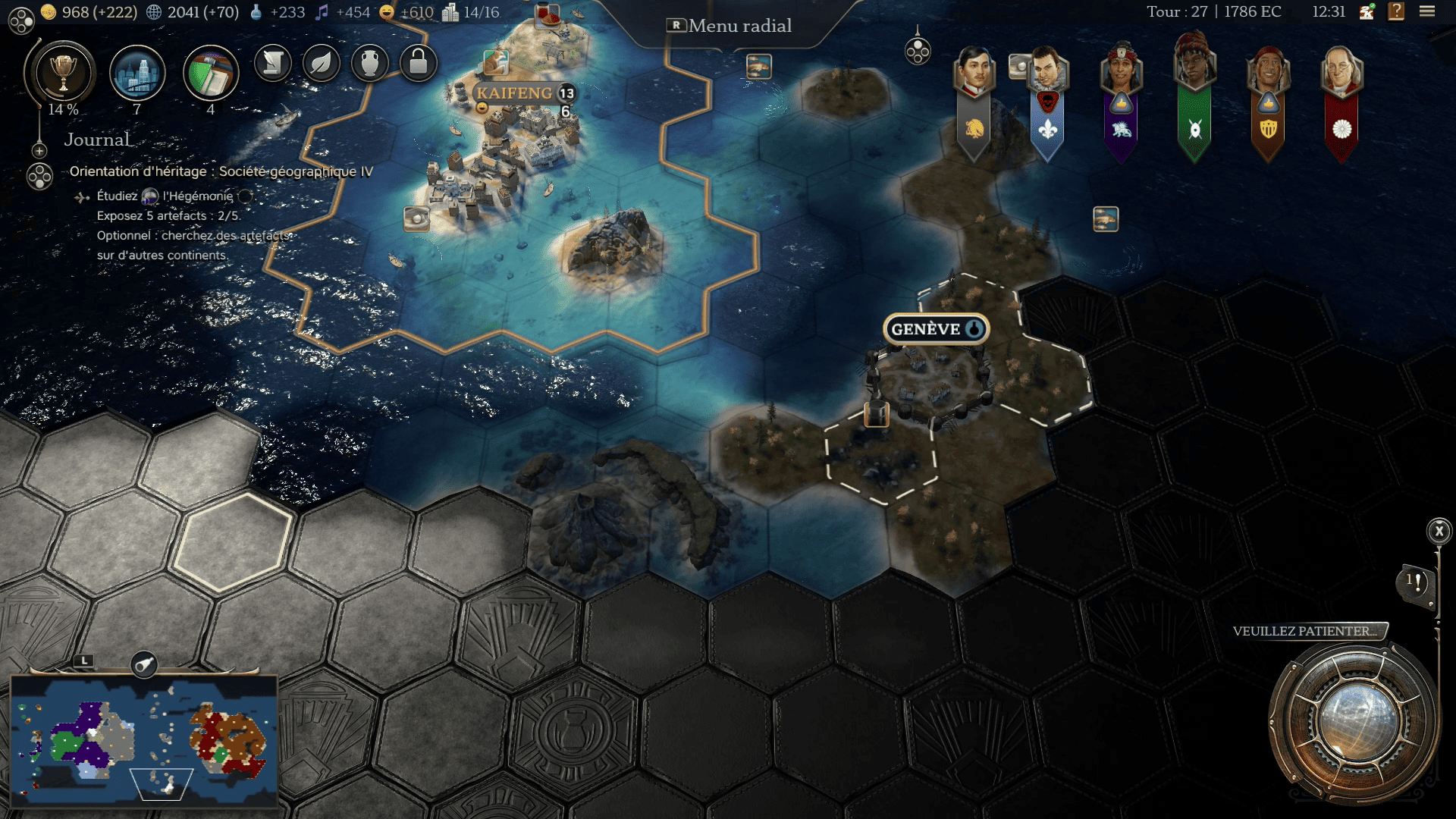Open the leaf icon panel
1456x819 pixels.
(322, 63)
